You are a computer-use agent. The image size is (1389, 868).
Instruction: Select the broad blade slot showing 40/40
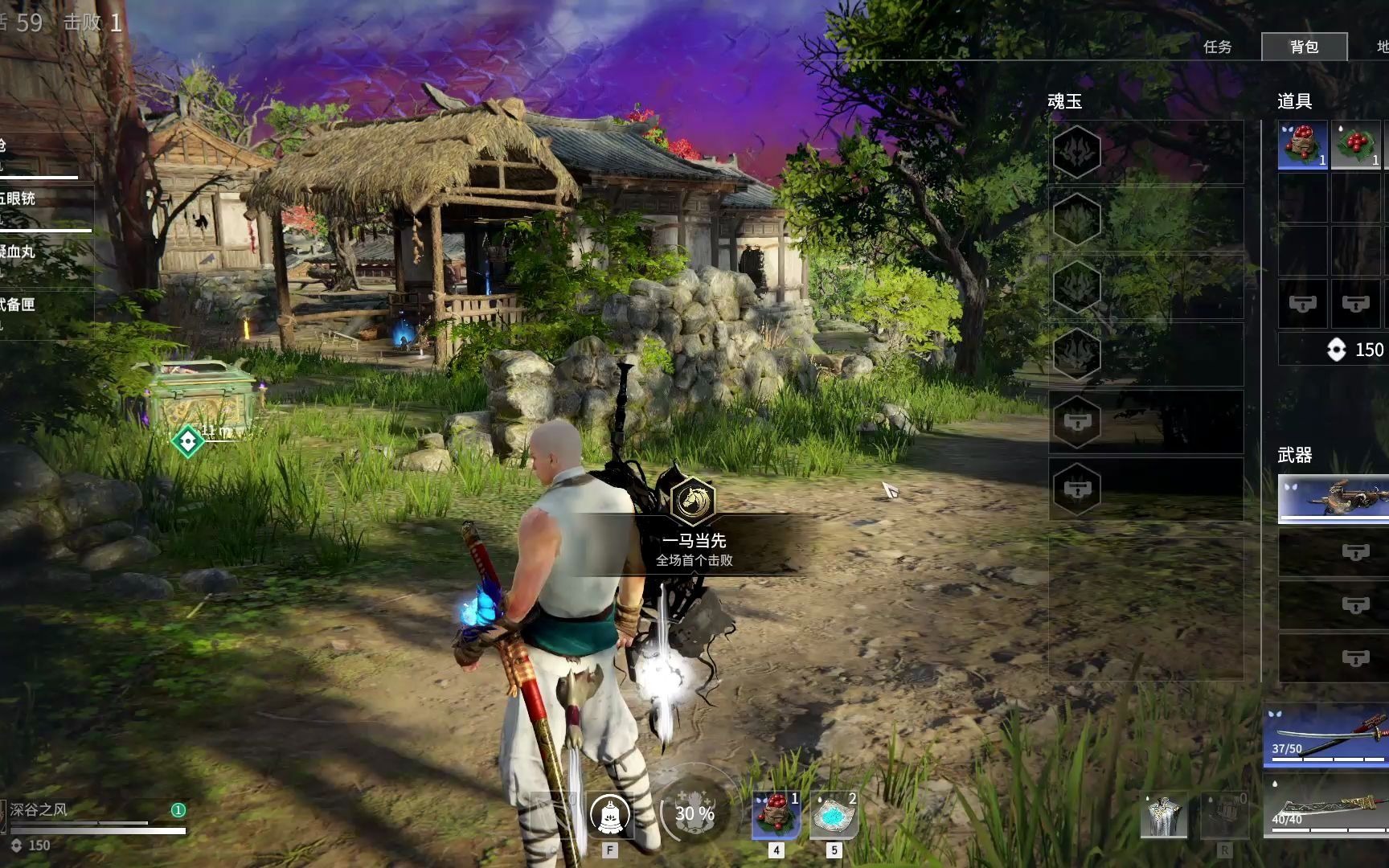pyautogui.click(x=1328, y=806)
